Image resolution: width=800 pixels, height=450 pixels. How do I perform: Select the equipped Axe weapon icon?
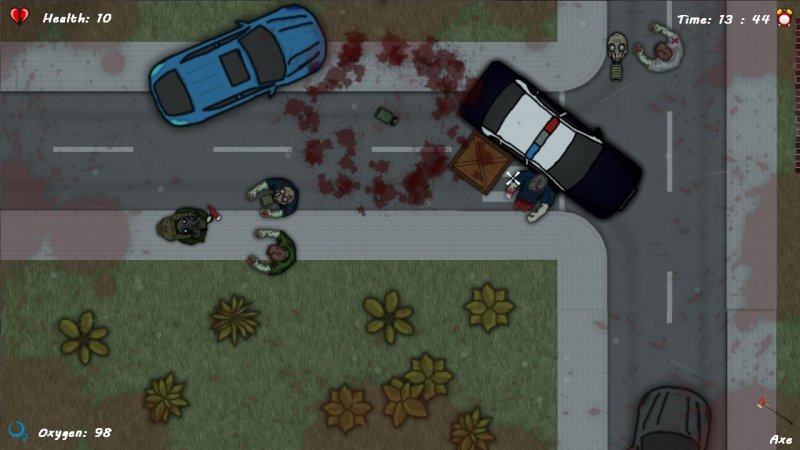click(x=770, y=412)
